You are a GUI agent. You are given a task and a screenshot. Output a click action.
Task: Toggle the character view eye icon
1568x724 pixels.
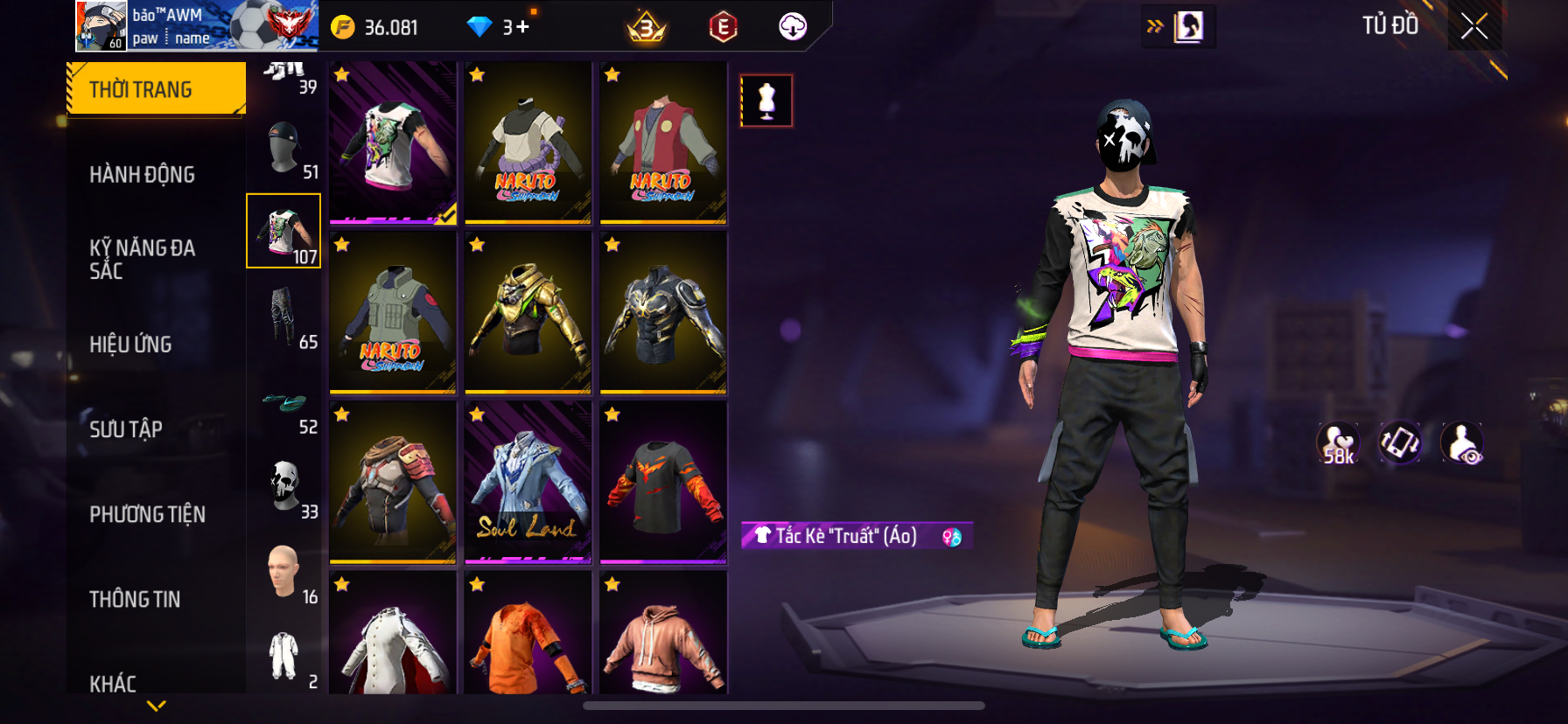tap(1462, 443)
